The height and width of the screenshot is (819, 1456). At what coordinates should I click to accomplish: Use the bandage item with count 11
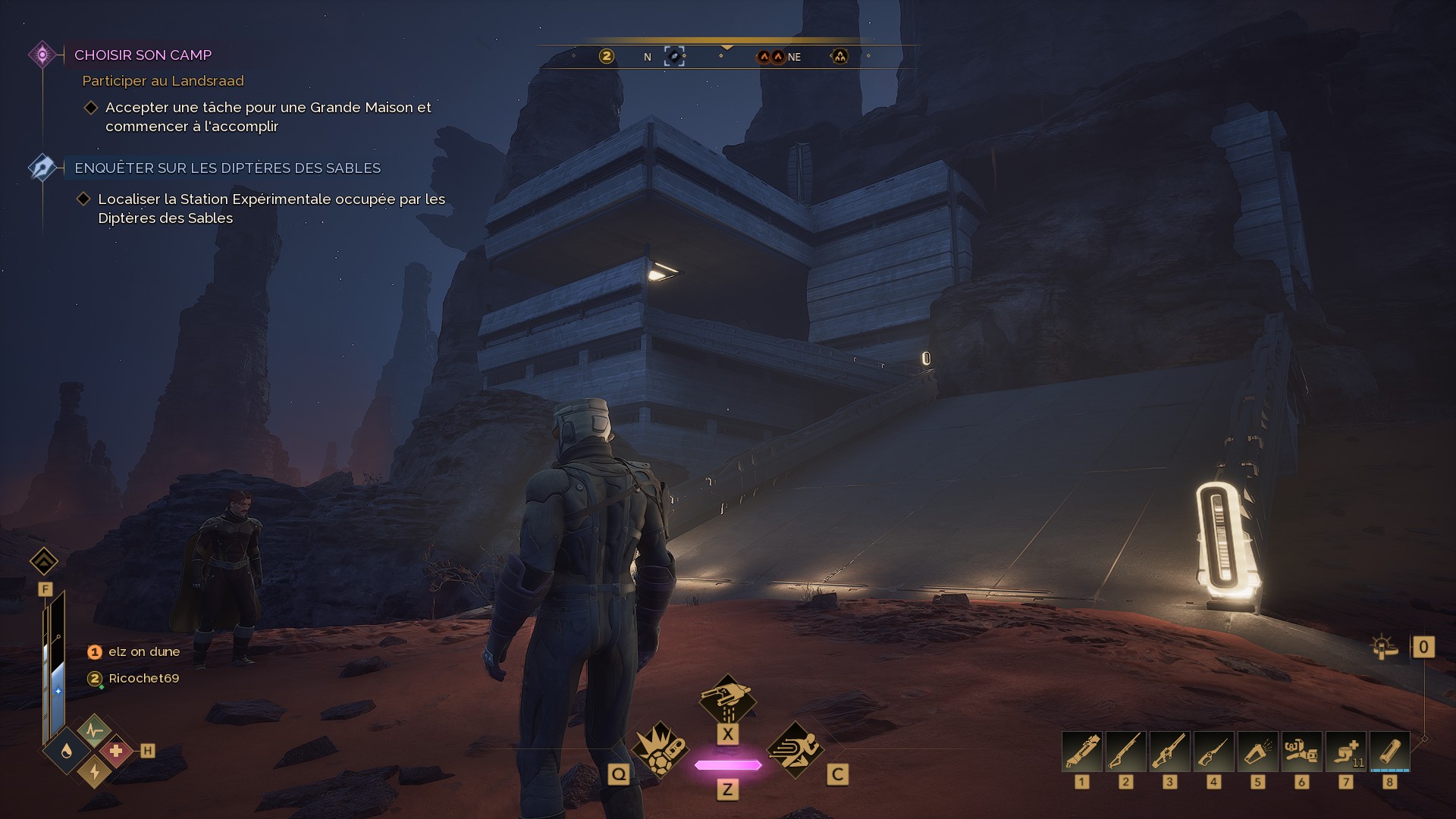pos(1346,752)
